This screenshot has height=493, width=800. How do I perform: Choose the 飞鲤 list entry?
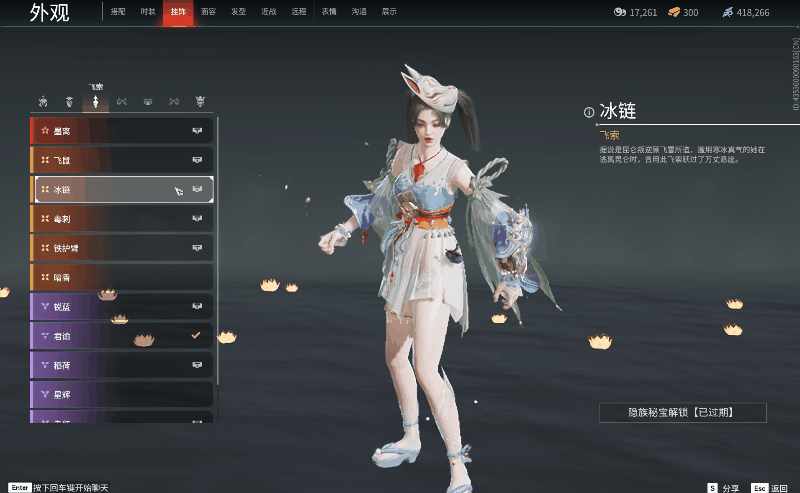tap(122, 160)
